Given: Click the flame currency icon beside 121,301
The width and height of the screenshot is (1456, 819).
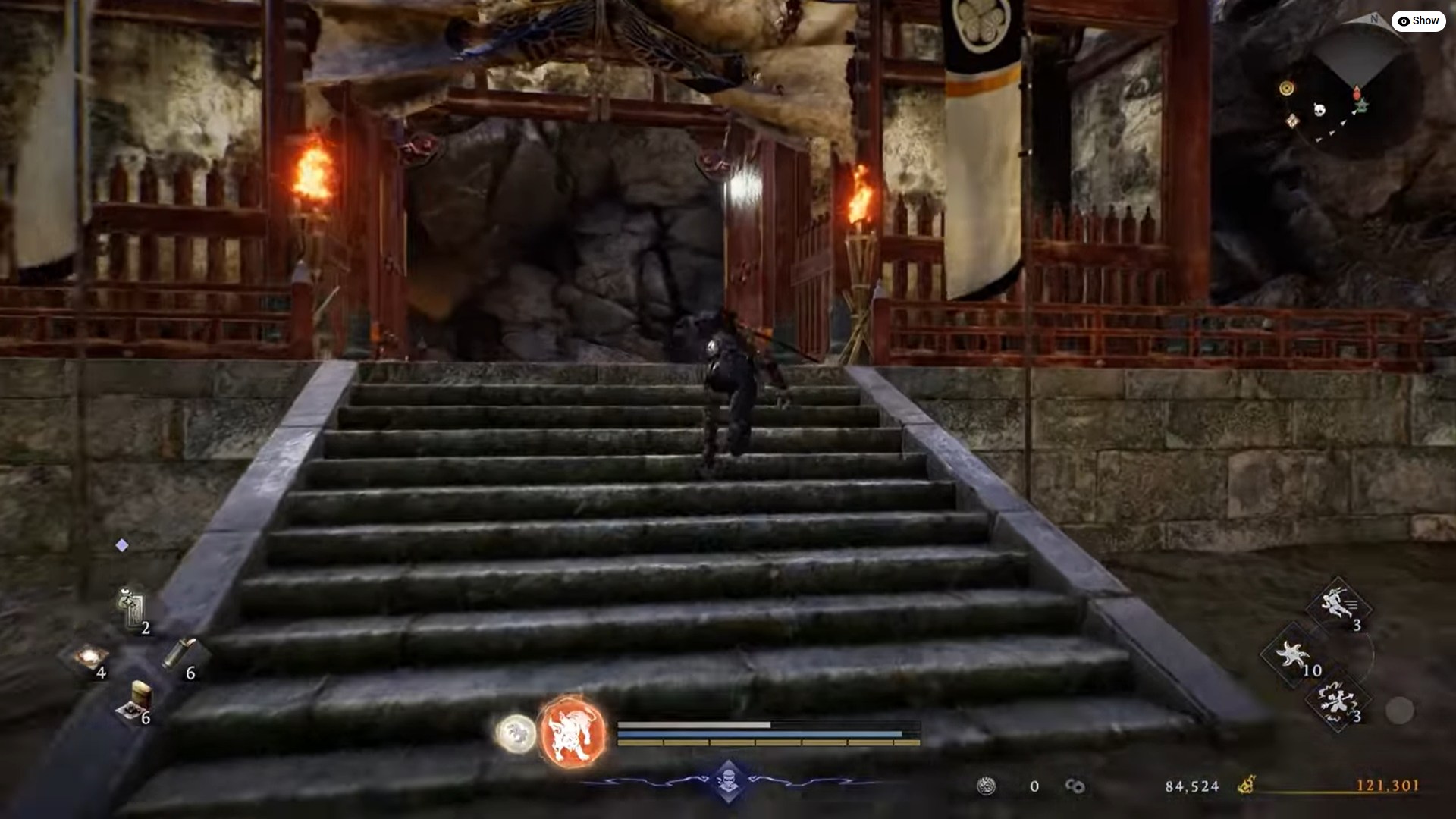Looking at the screenshot, I should (x=1246, y=786).
